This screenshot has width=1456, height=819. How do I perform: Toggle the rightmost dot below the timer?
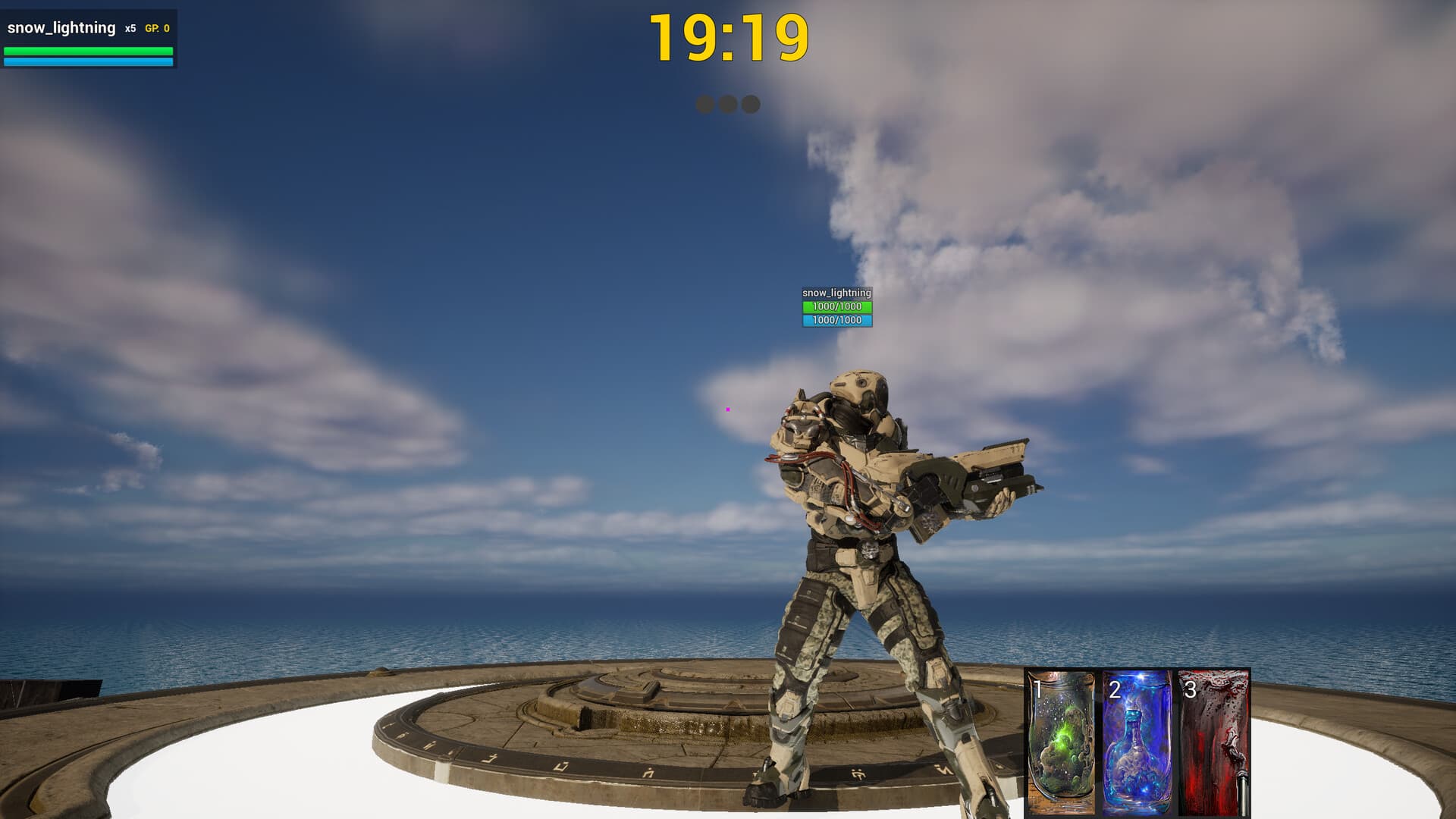tap(750, 105)
